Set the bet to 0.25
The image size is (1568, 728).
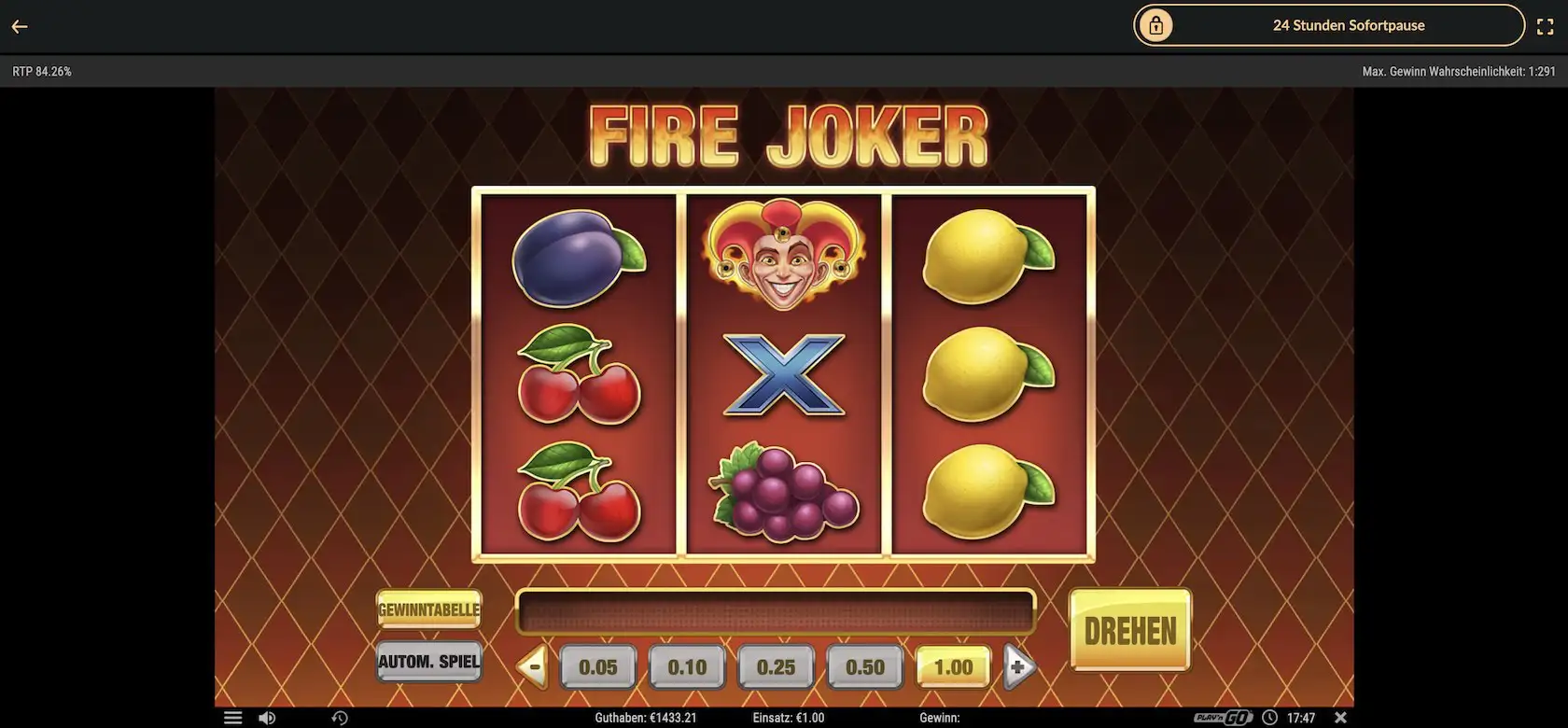click(776, 667)
